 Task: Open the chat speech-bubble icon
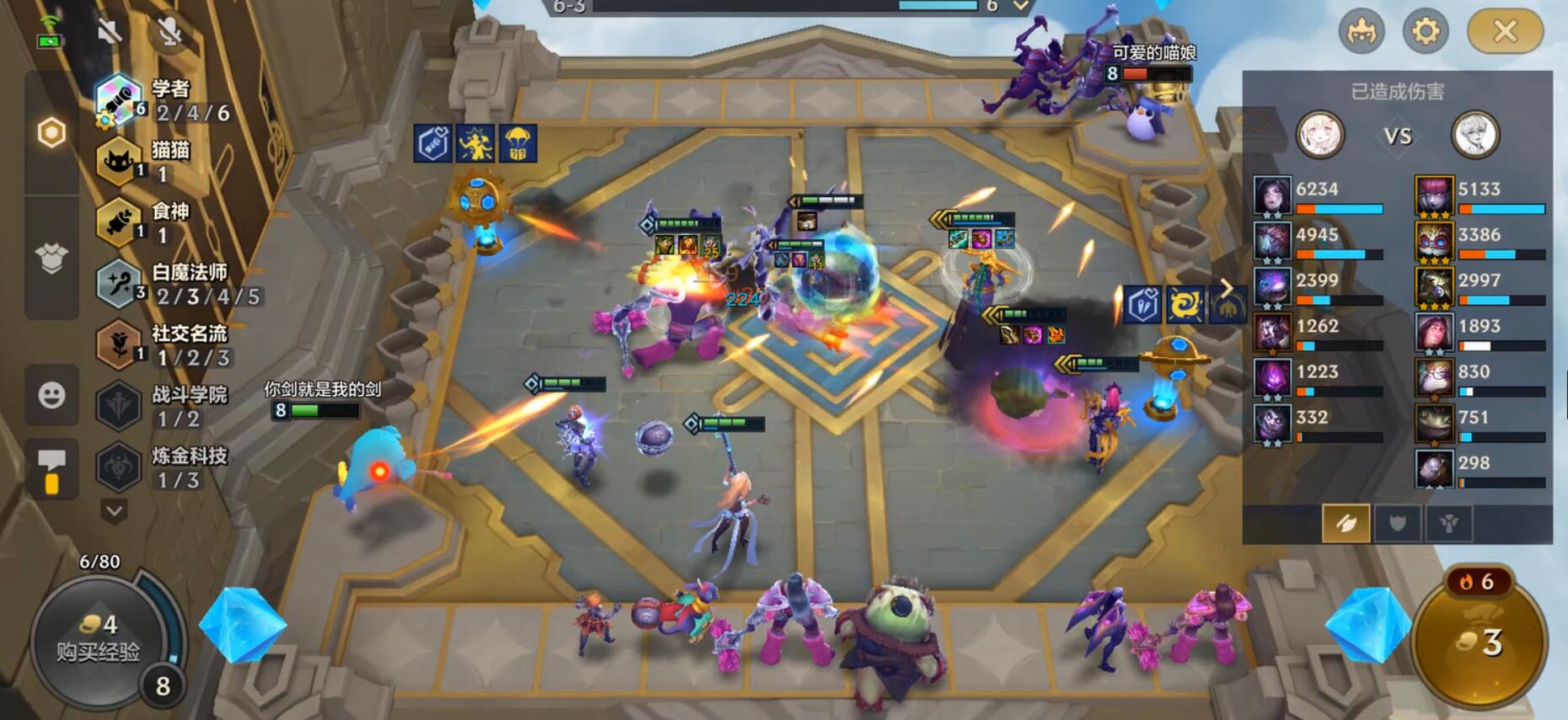pyautogui.click(x=51, y=469)
